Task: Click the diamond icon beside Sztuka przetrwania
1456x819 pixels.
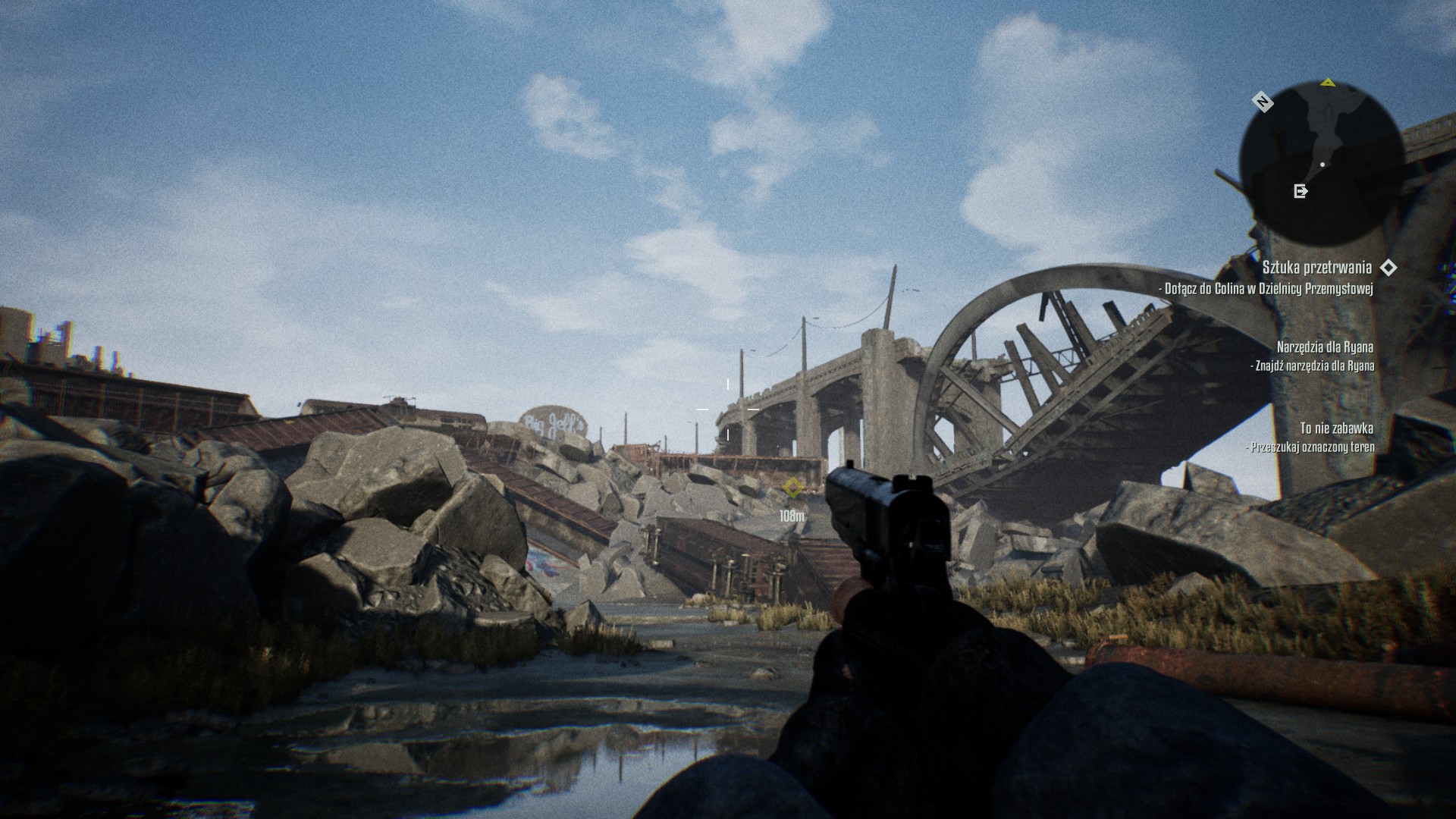Action: (x=1389, y=268)
